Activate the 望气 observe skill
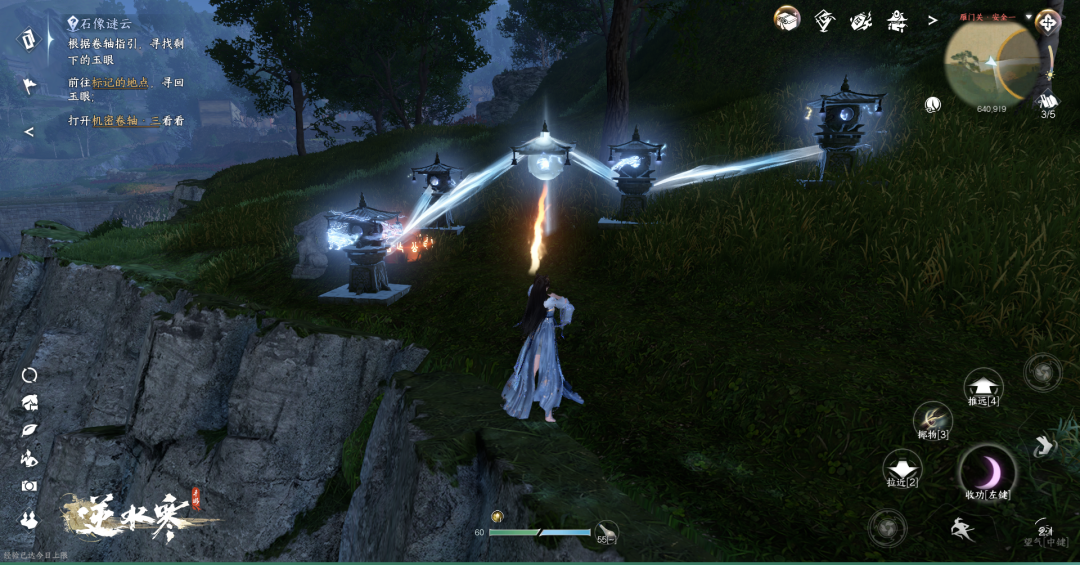 [x=1044, y=531]
